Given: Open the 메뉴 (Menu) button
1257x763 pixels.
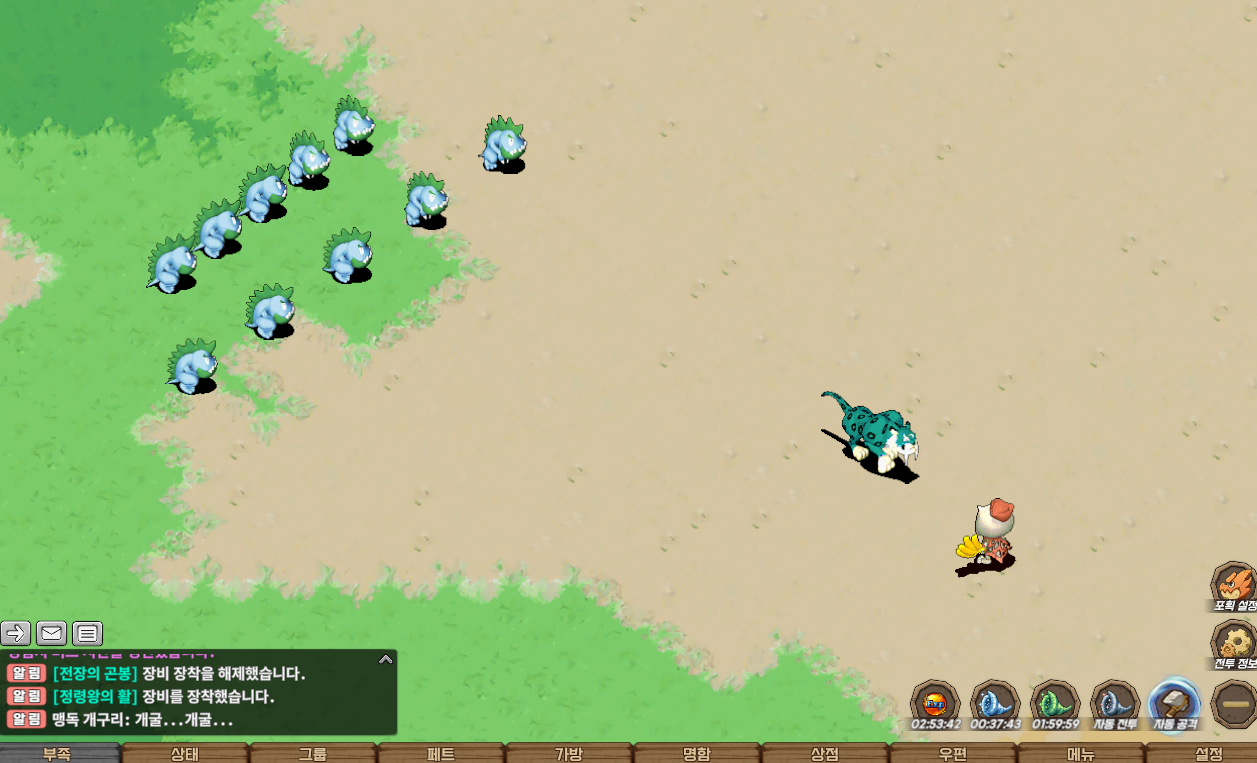Looking at the screenshot, I should (x=1081, y=753).
